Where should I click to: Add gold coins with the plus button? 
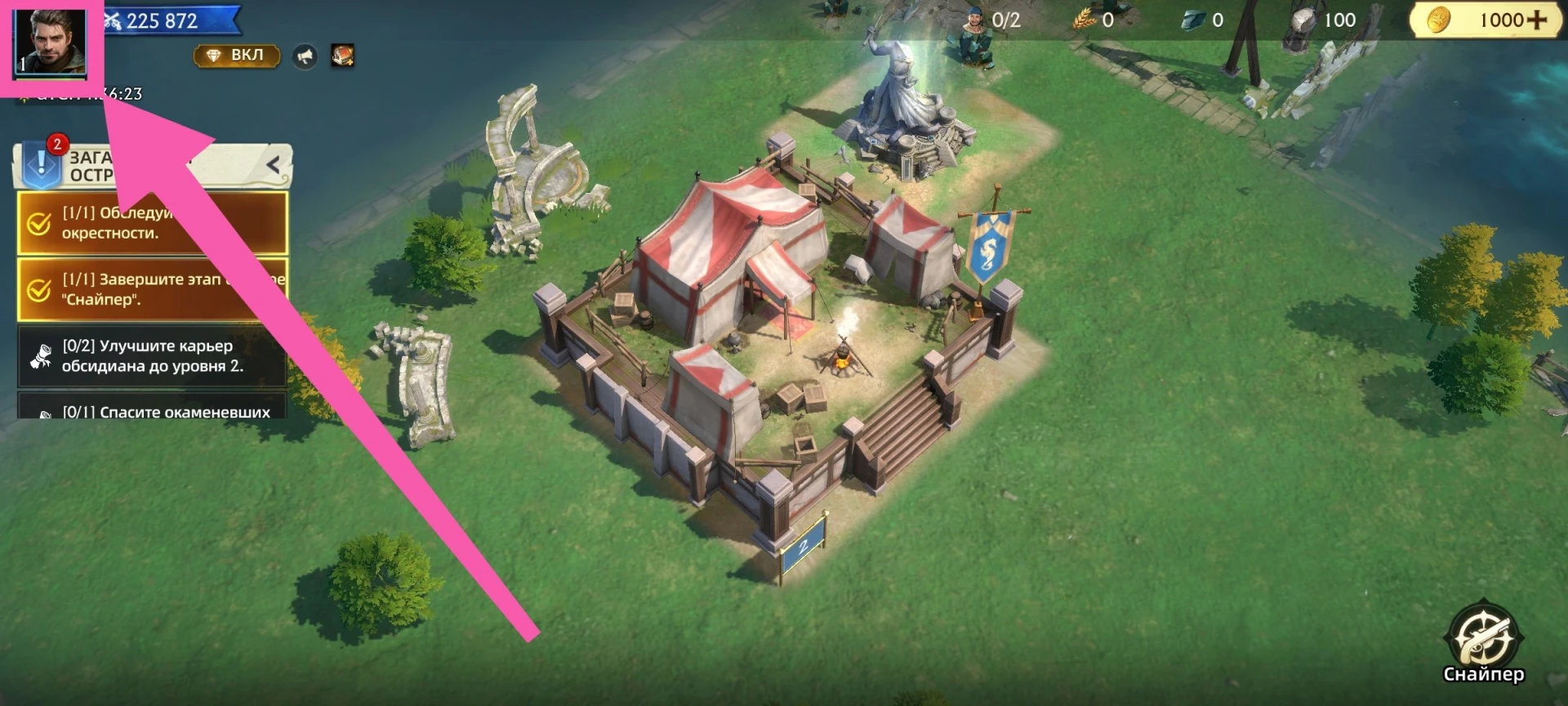(x=1537, y=20)
